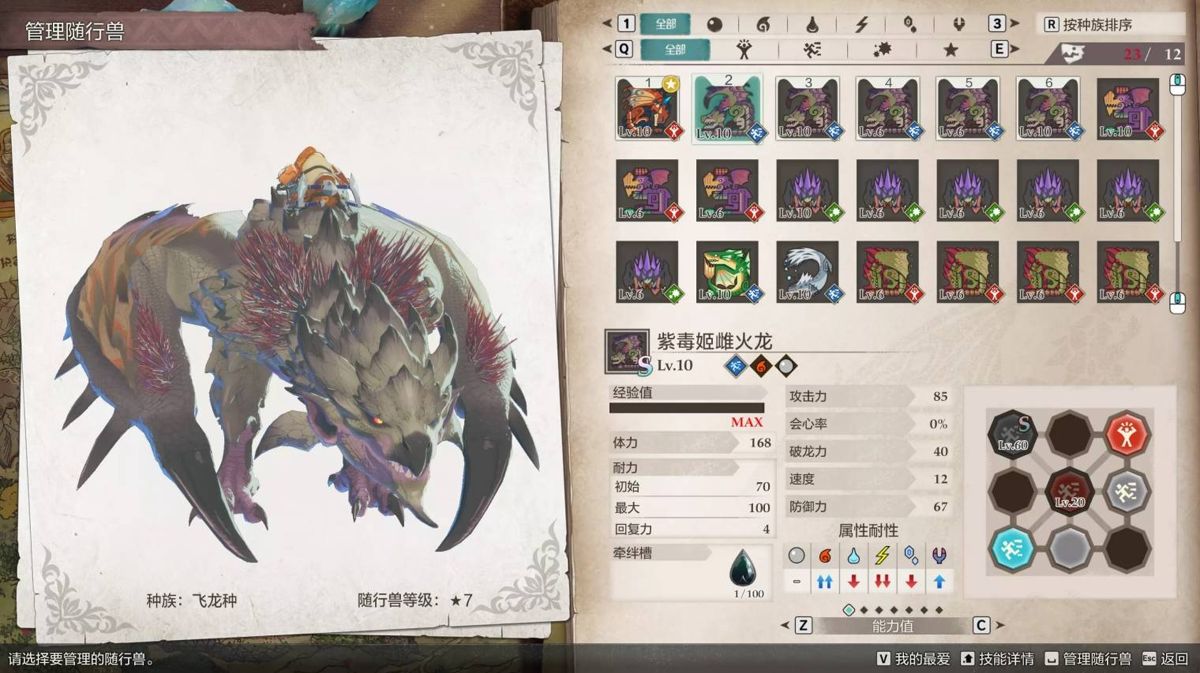Filter monsters by dragon element icon
Viewport: 1200px width, 673px height.
pyautogui.click(x=958, y=24)
